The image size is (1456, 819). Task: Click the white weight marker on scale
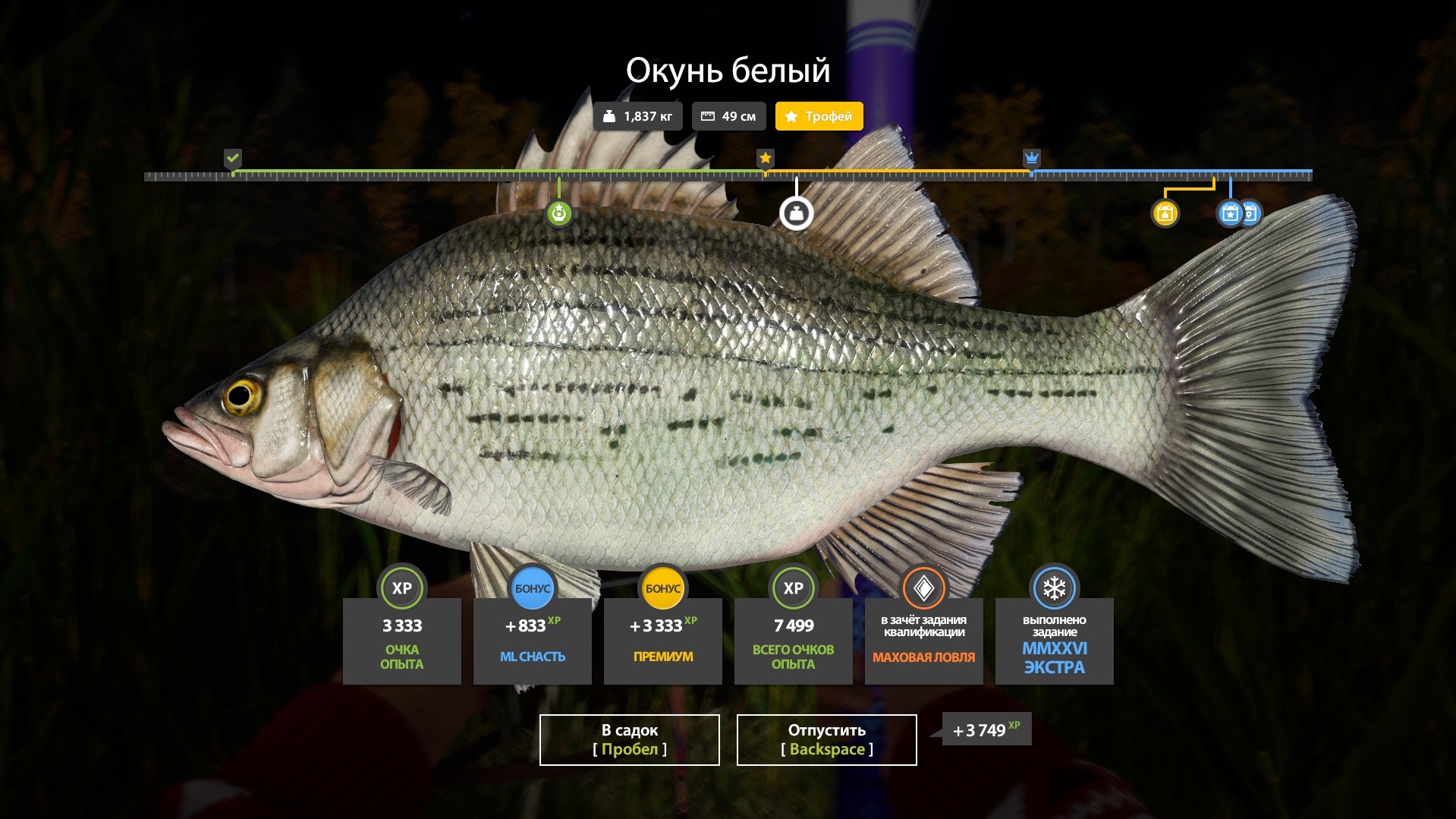coord(796,213)
